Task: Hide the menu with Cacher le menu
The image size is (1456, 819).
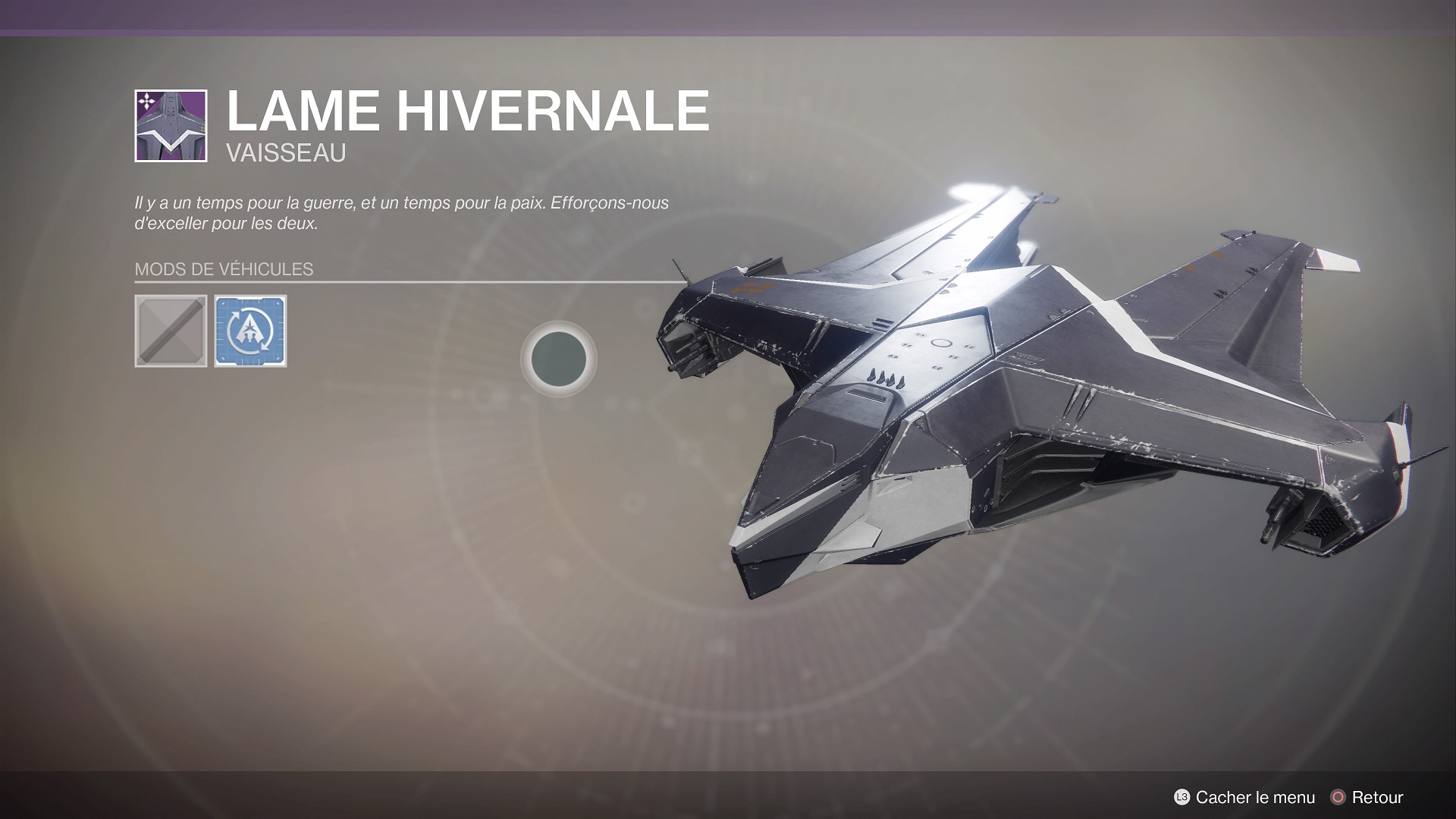Action: tap(1244, 797)
